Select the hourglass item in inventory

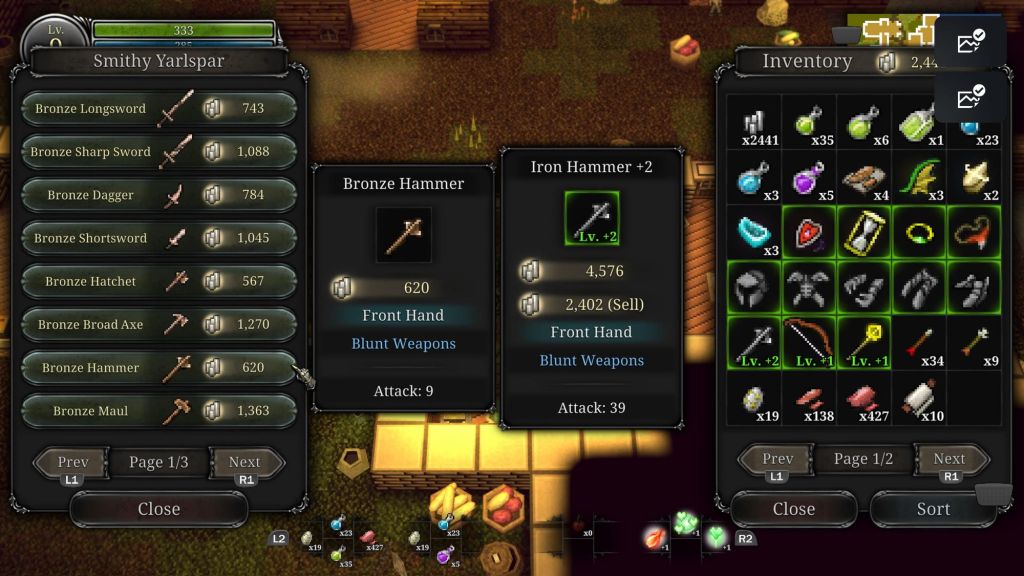click(863, 233)
